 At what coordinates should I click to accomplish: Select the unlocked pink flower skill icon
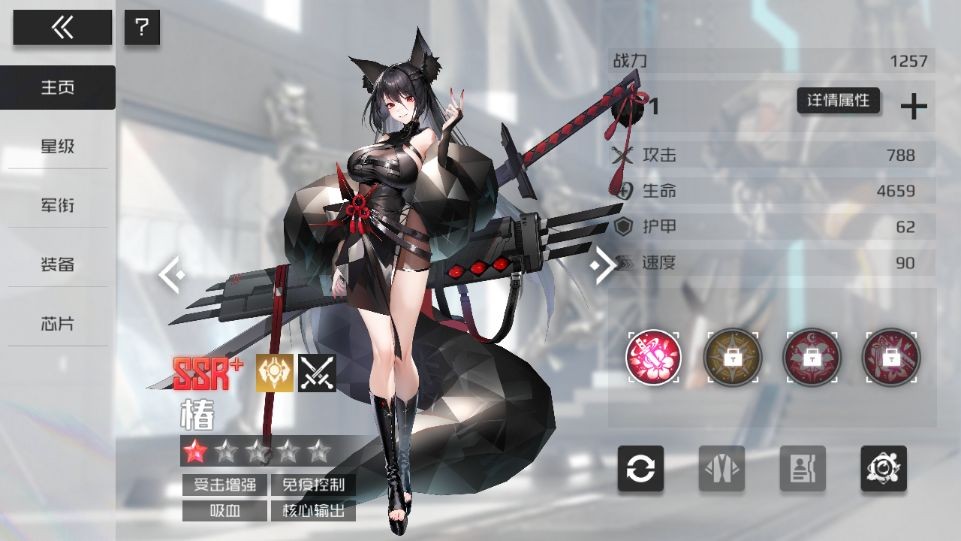(653, 357)
